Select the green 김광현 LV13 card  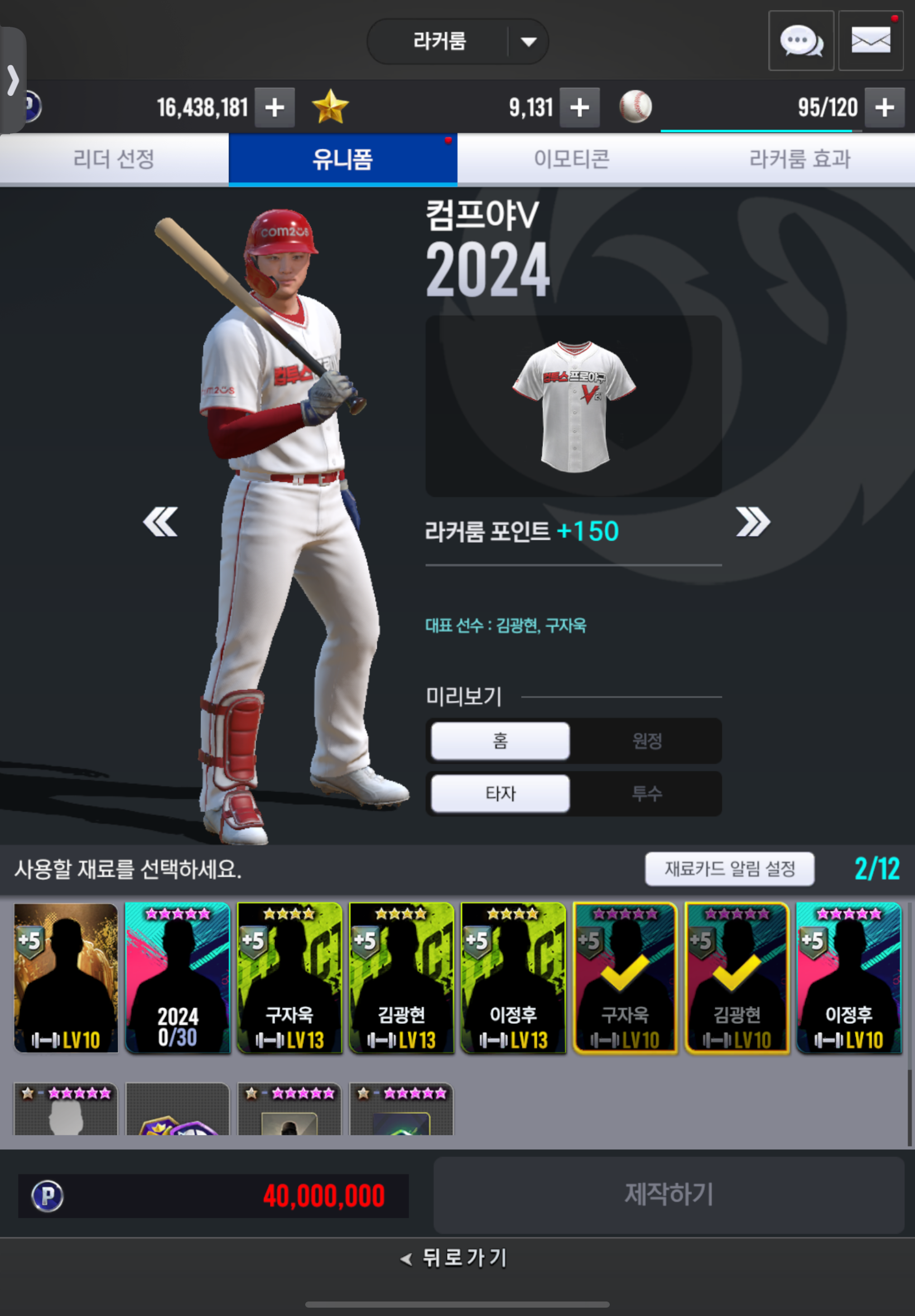point(401,978)
